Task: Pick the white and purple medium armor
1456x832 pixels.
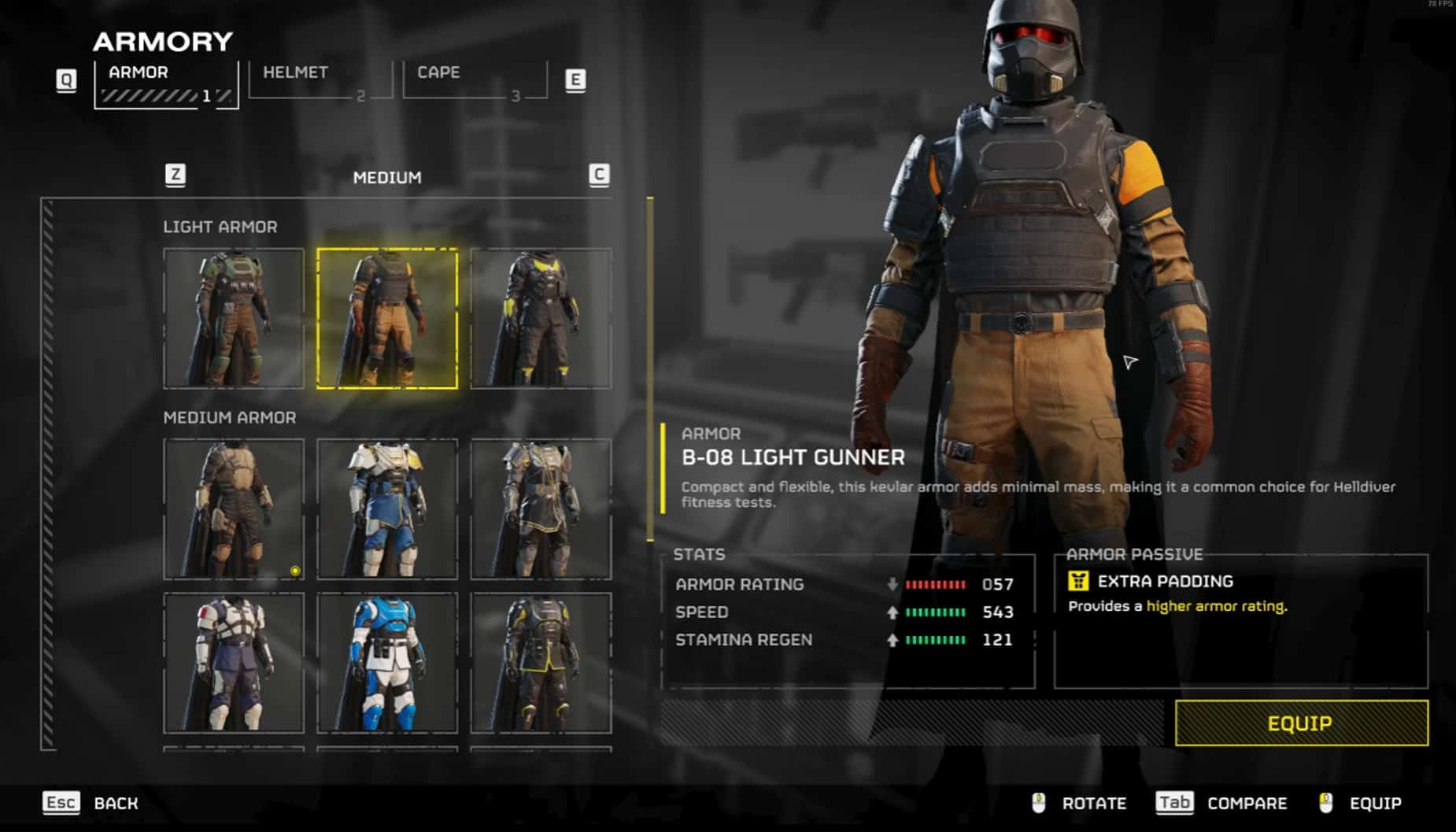Action: [x=234, y=663]
